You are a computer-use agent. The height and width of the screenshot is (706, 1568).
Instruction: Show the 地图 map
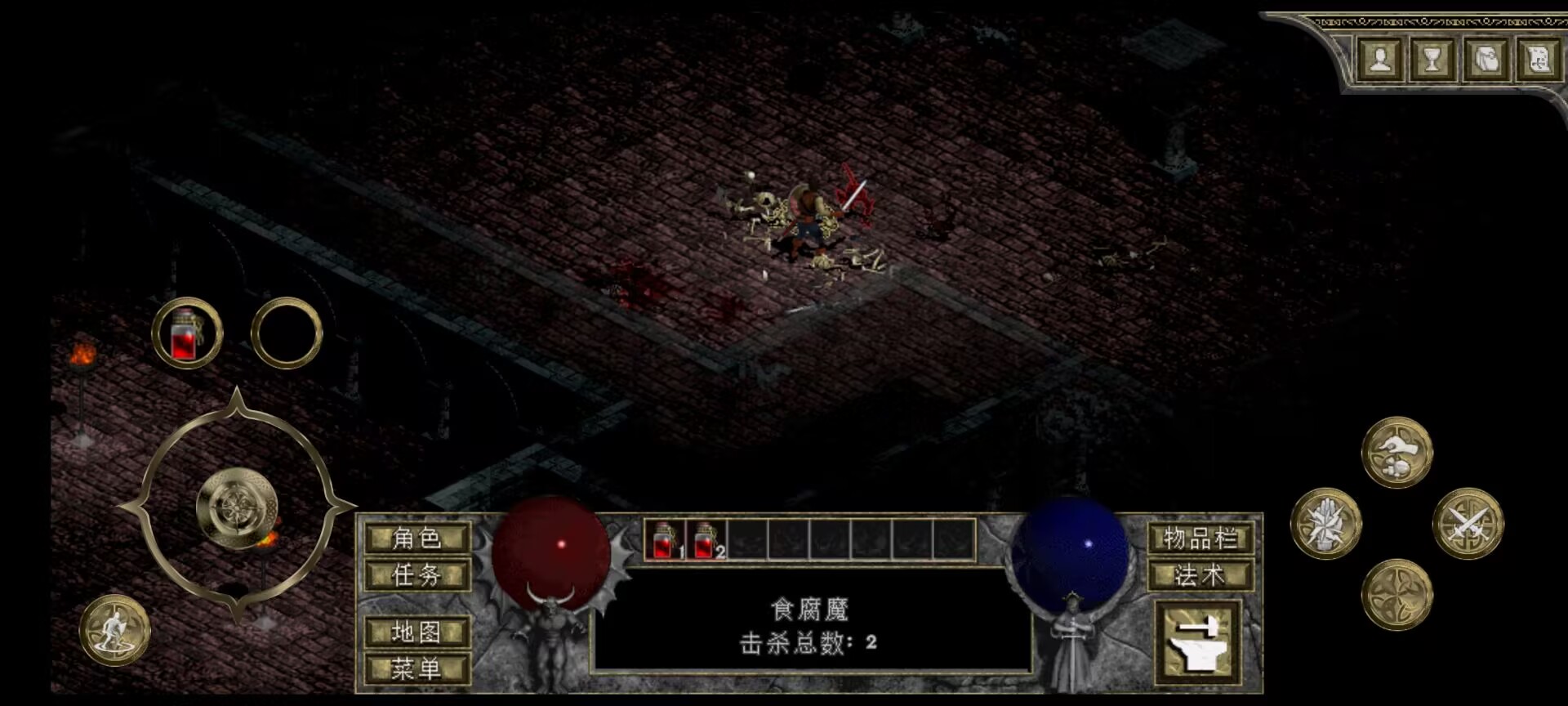click(417, 632)
